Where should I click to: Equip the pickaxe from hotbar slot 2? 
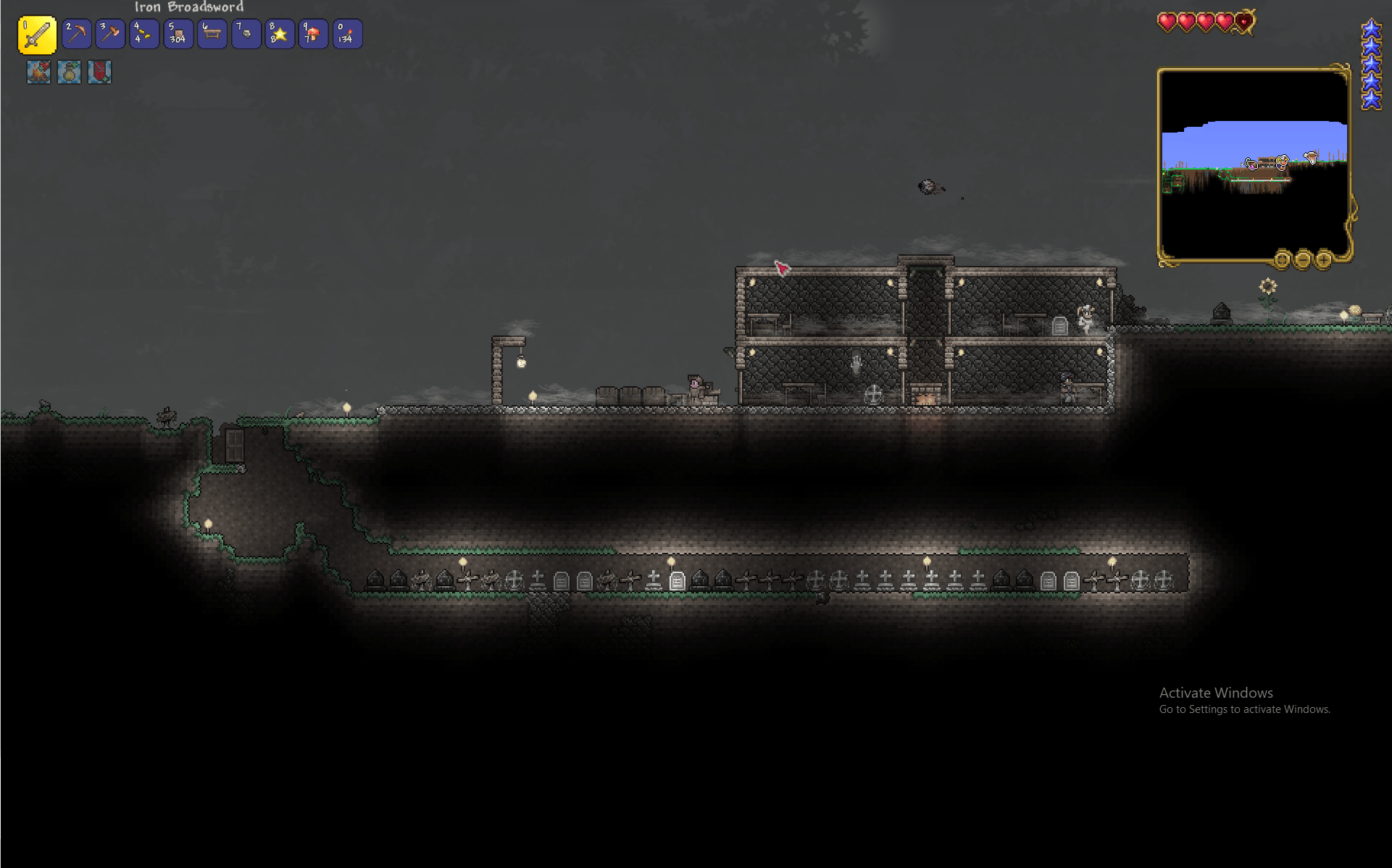click(76, 34)
